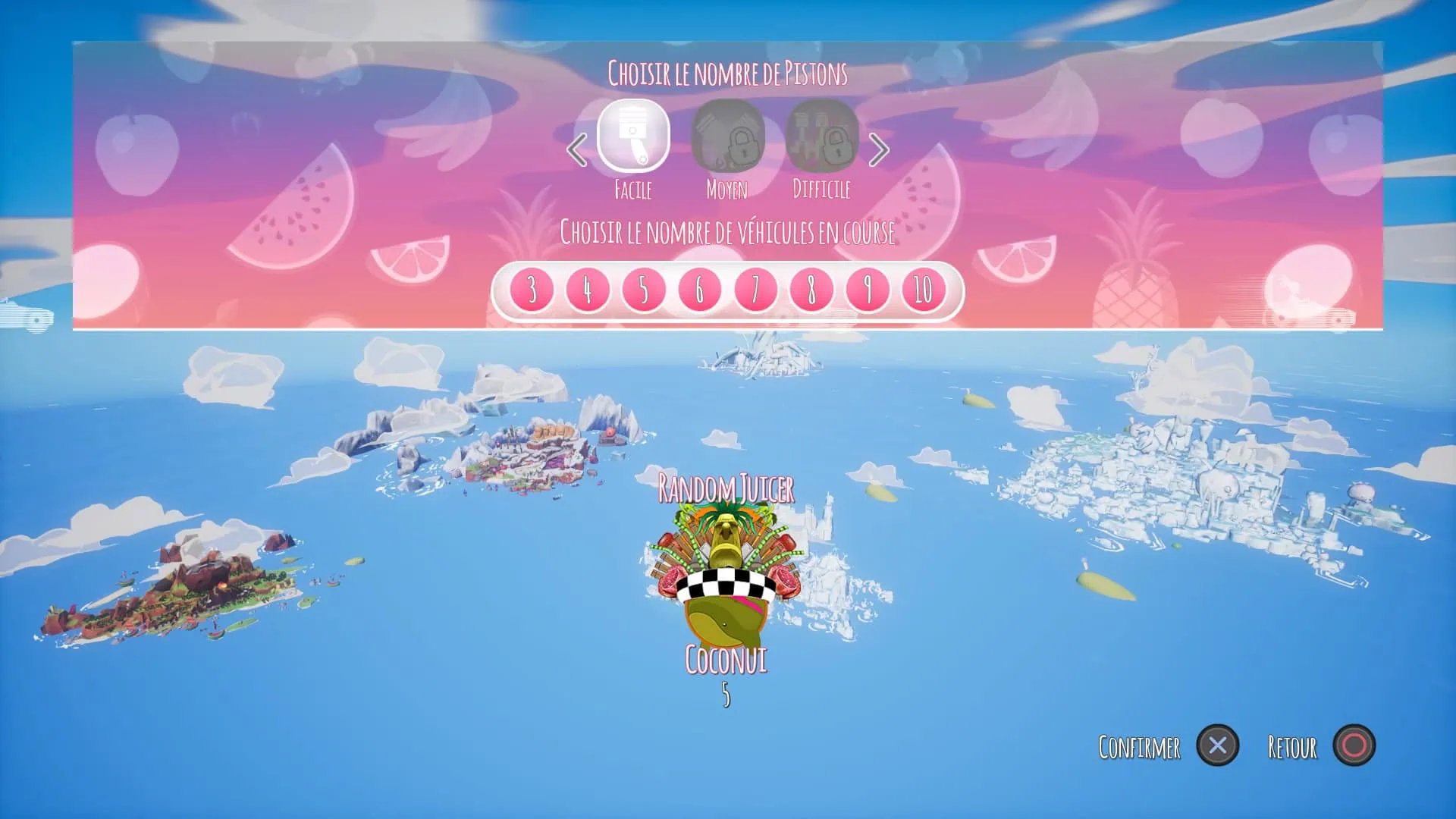
Task: Select 5 vehicles in race
Action: pos(643,290)
